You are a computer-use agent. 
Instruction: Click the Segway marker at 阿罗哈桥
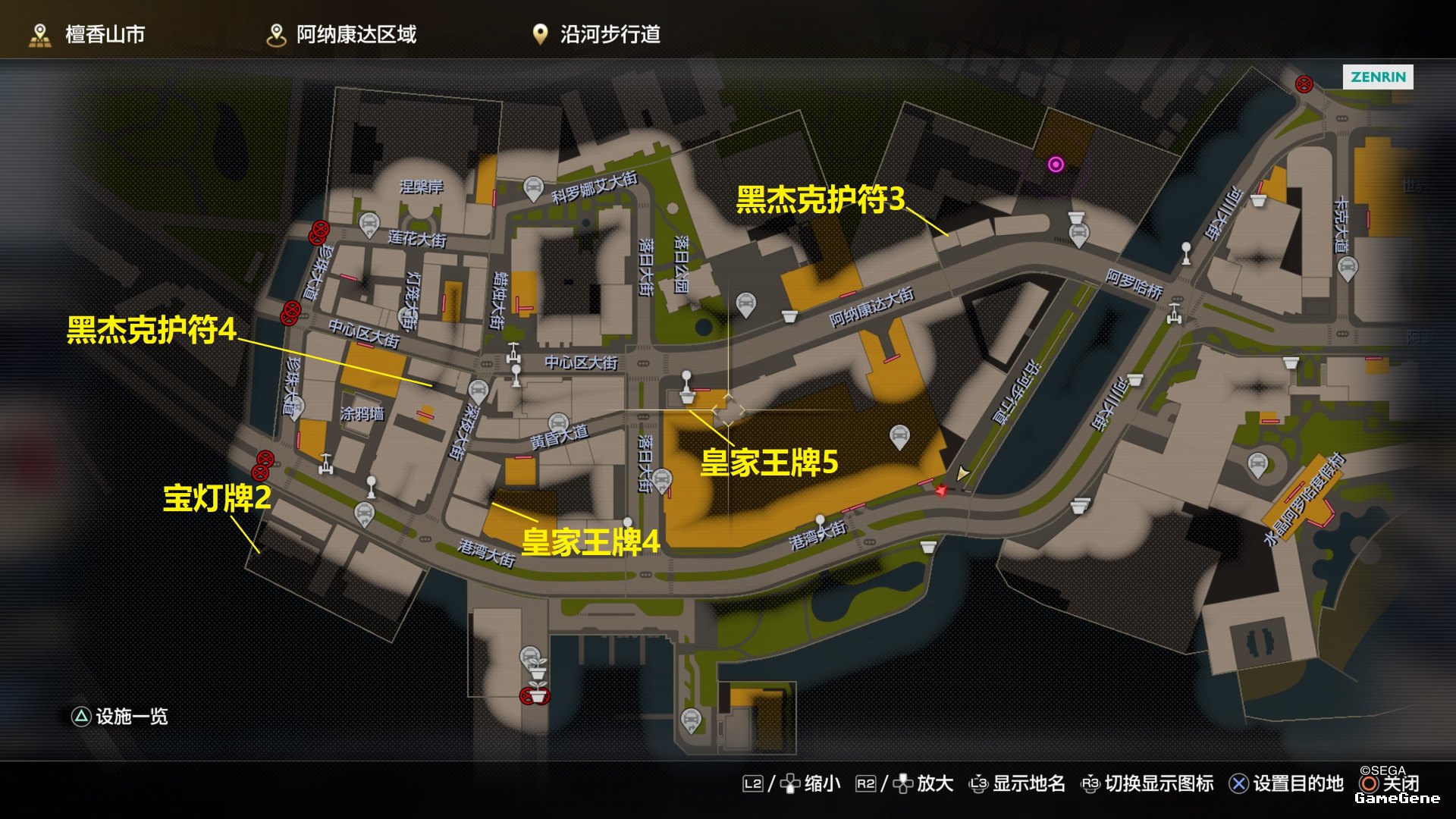point(1175,312)
